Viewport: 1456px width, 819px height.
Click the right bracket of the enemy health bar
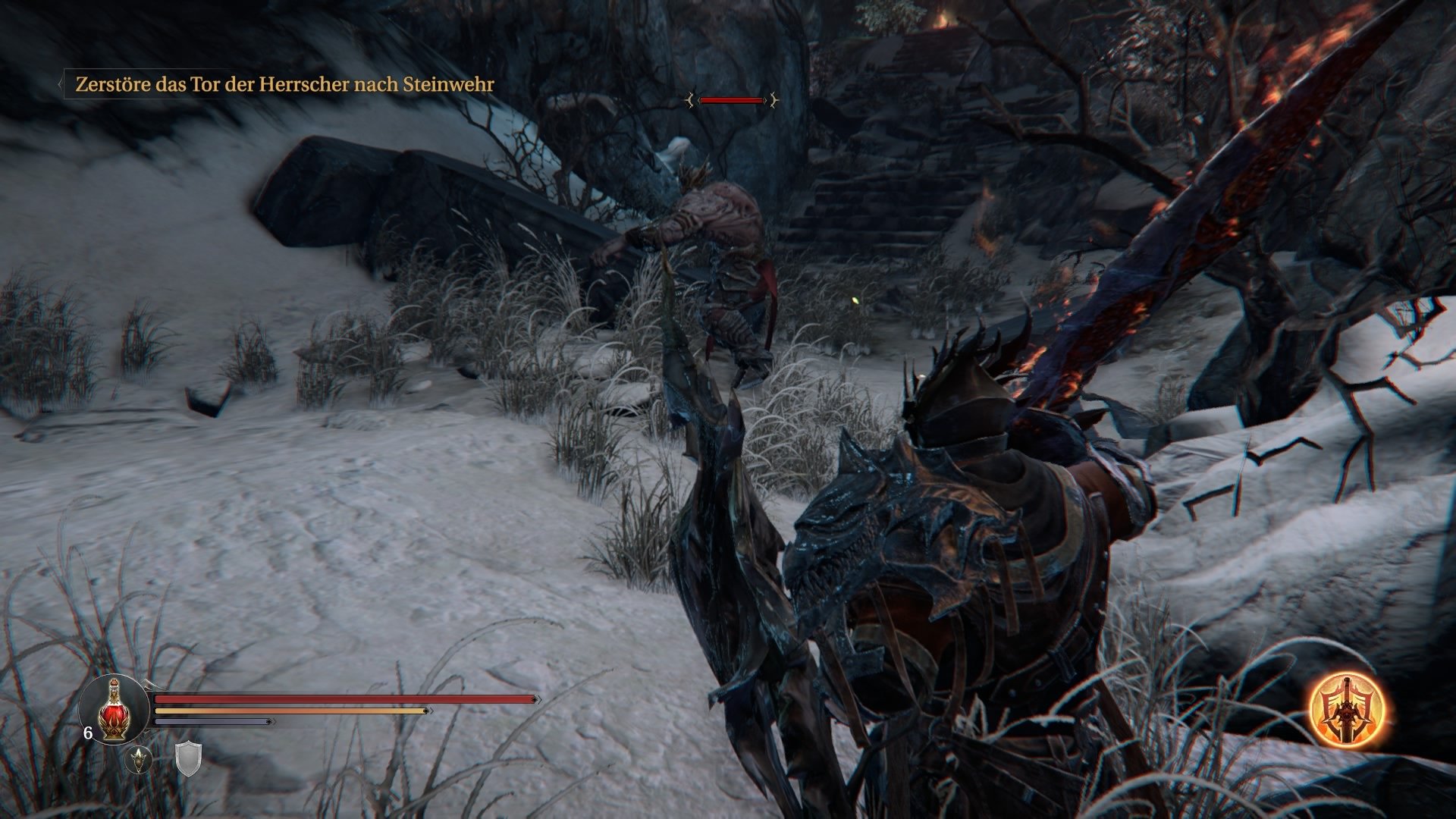click(x=773, y=100)
